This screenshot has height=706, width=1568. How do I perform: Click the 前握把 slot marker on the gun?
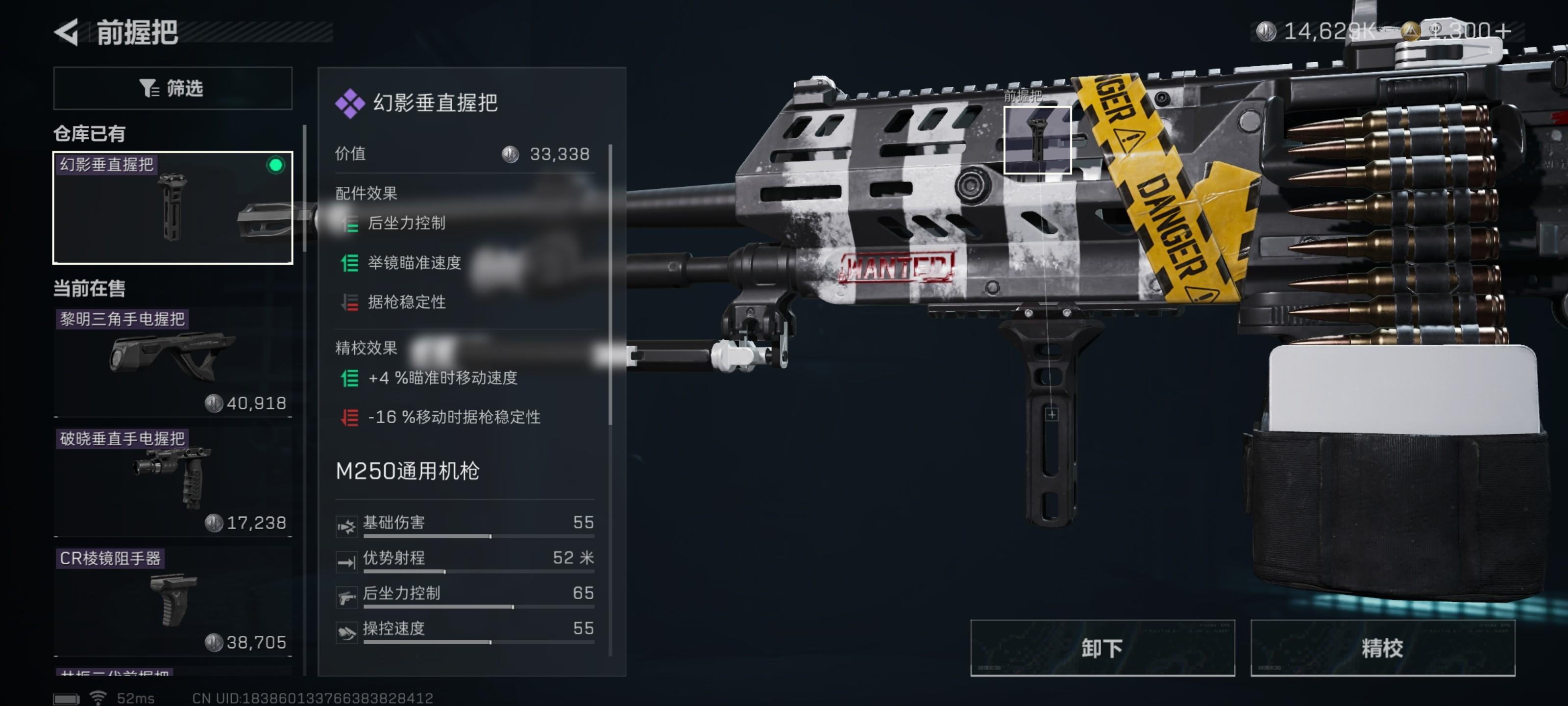(x=1037, y=140)
